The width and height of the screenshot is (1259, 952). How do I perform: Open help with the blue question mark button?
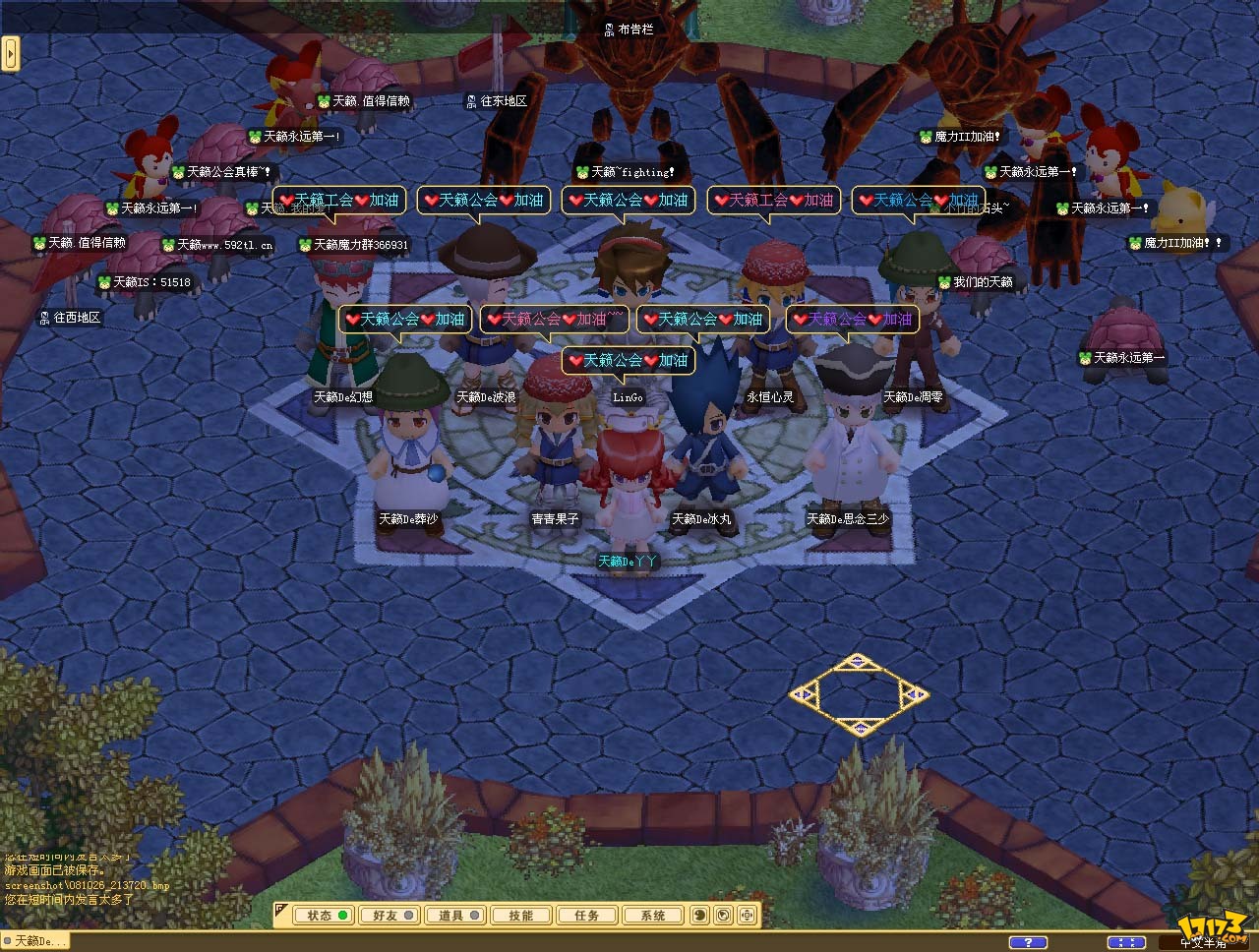point(1028,942)
